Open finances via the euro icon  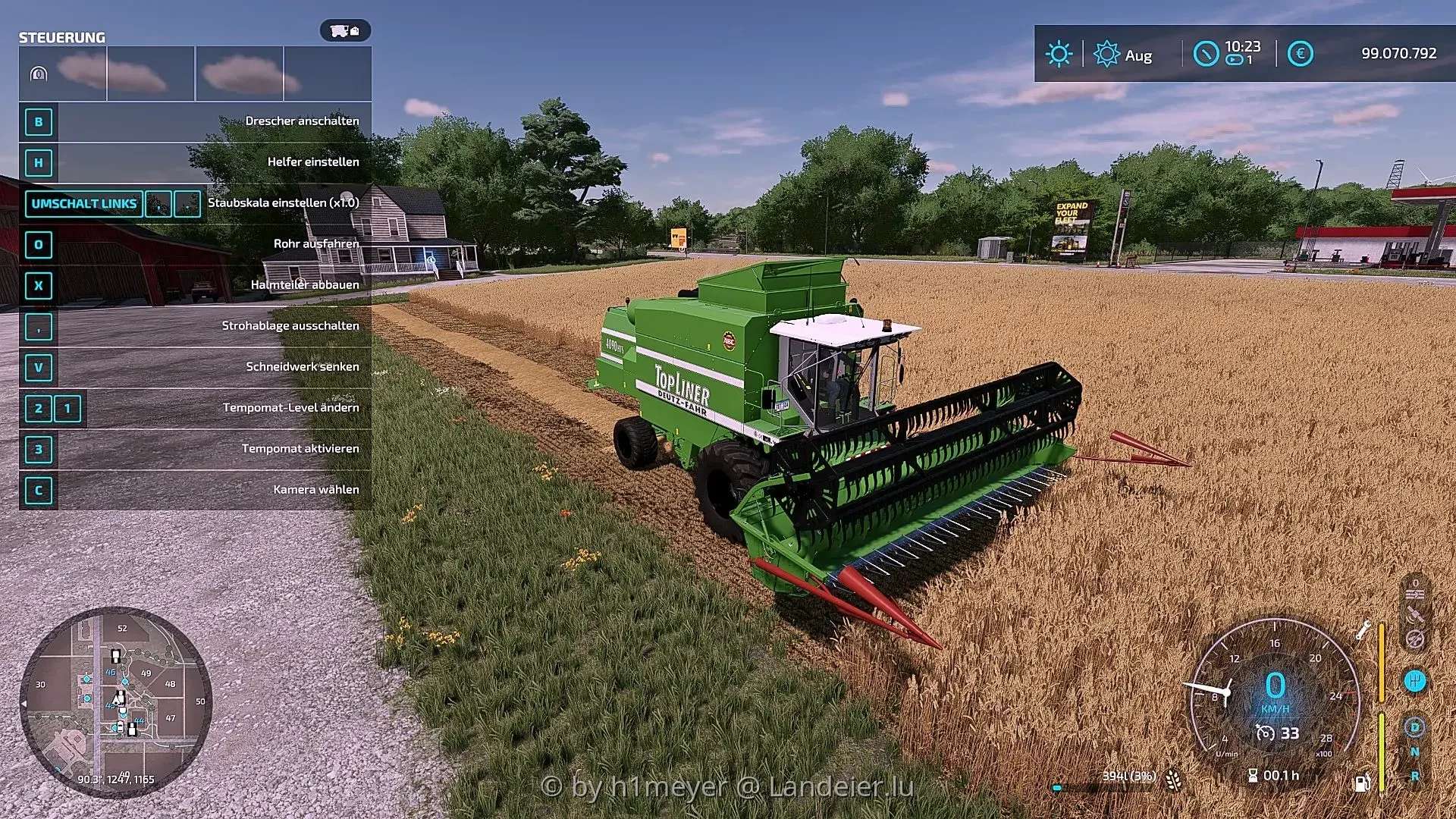coord(1300,54)
